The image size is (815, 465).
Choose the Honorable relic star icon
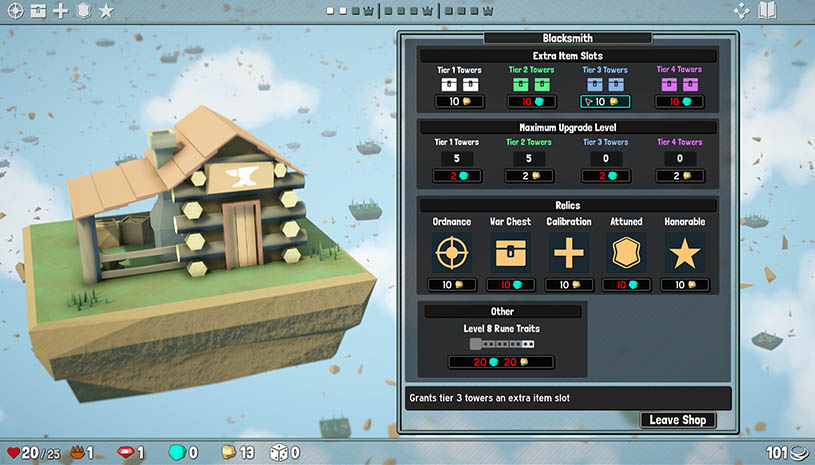[x=684, y=253]
